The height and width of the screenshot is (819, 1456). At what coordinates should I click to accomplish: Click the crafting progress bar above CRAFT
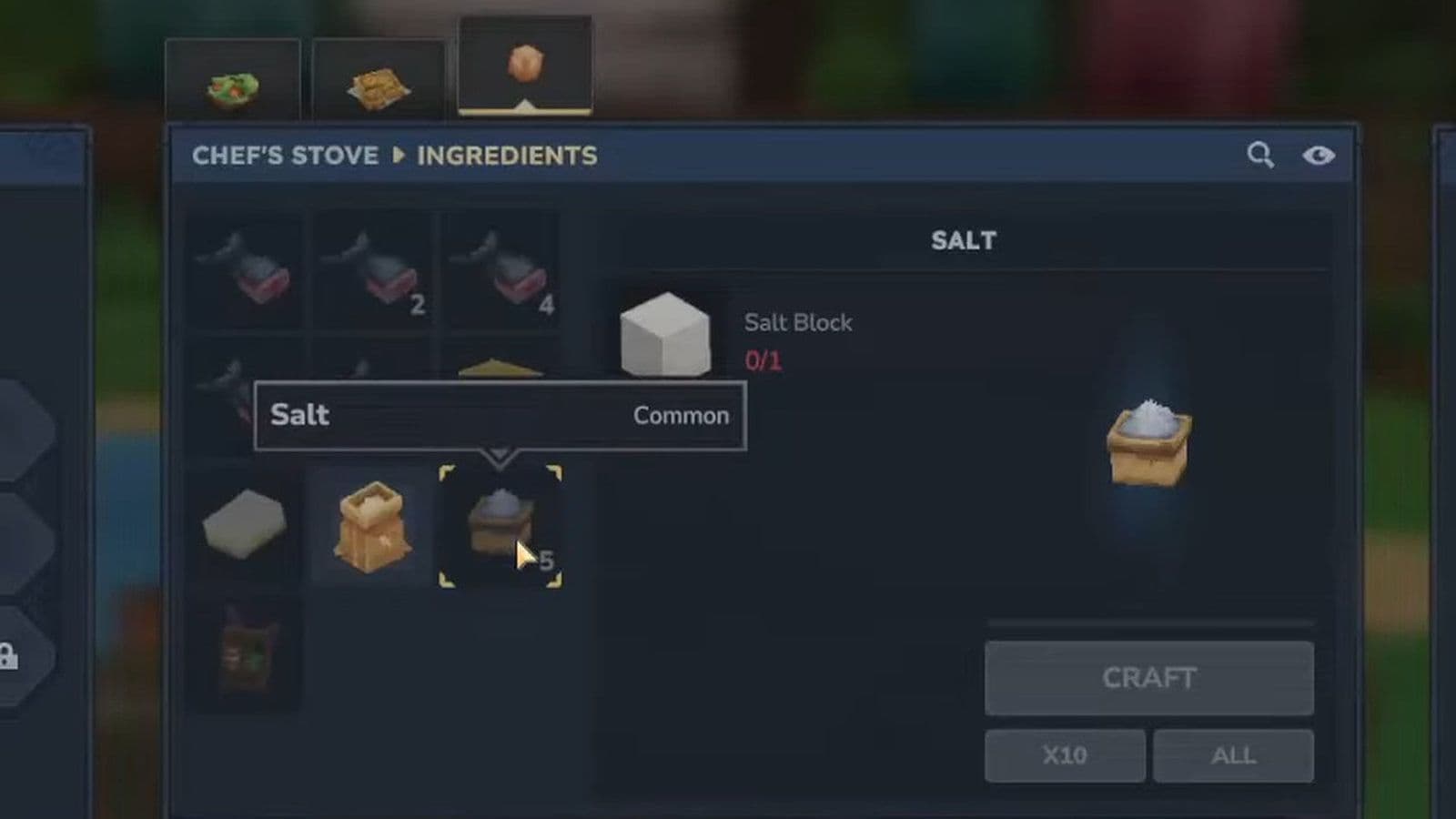1149,622
